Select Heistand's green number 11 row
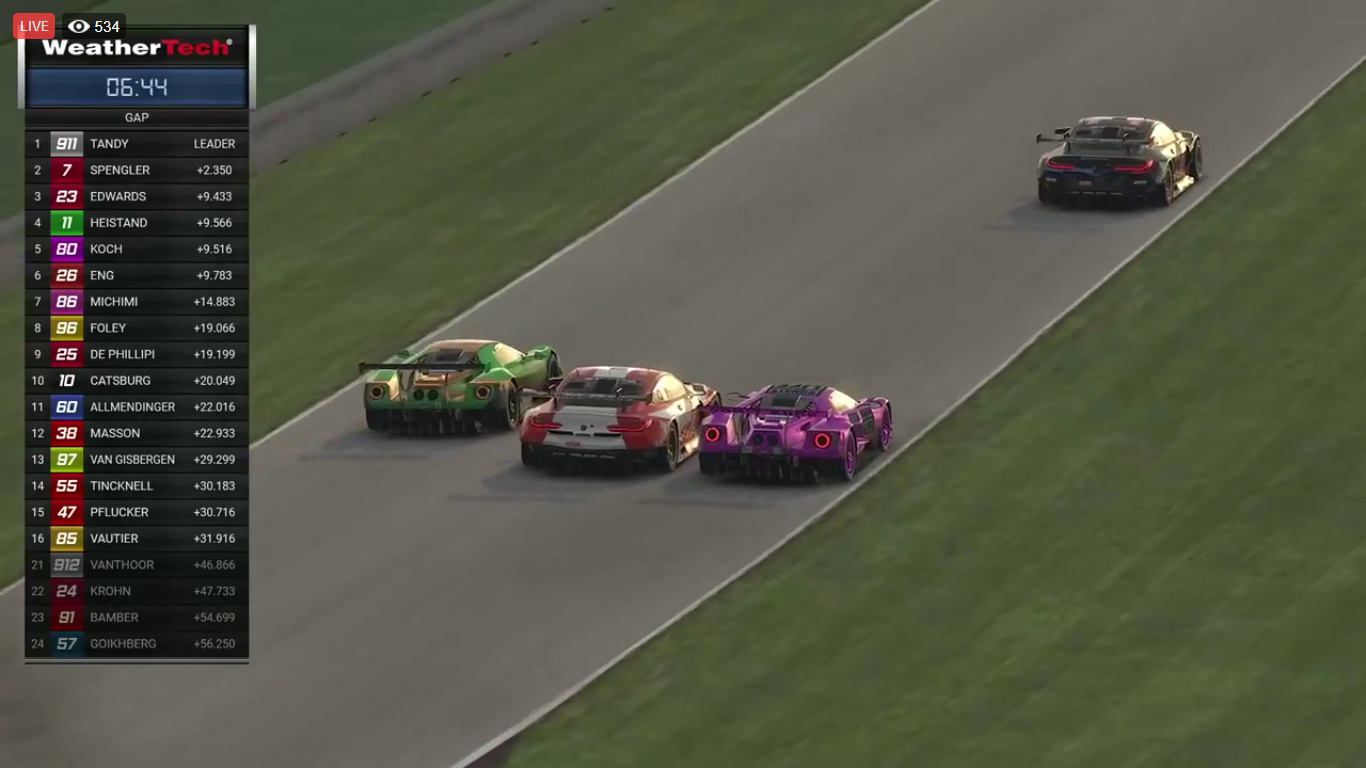The image size is (1366, 768). coord(137,223)
